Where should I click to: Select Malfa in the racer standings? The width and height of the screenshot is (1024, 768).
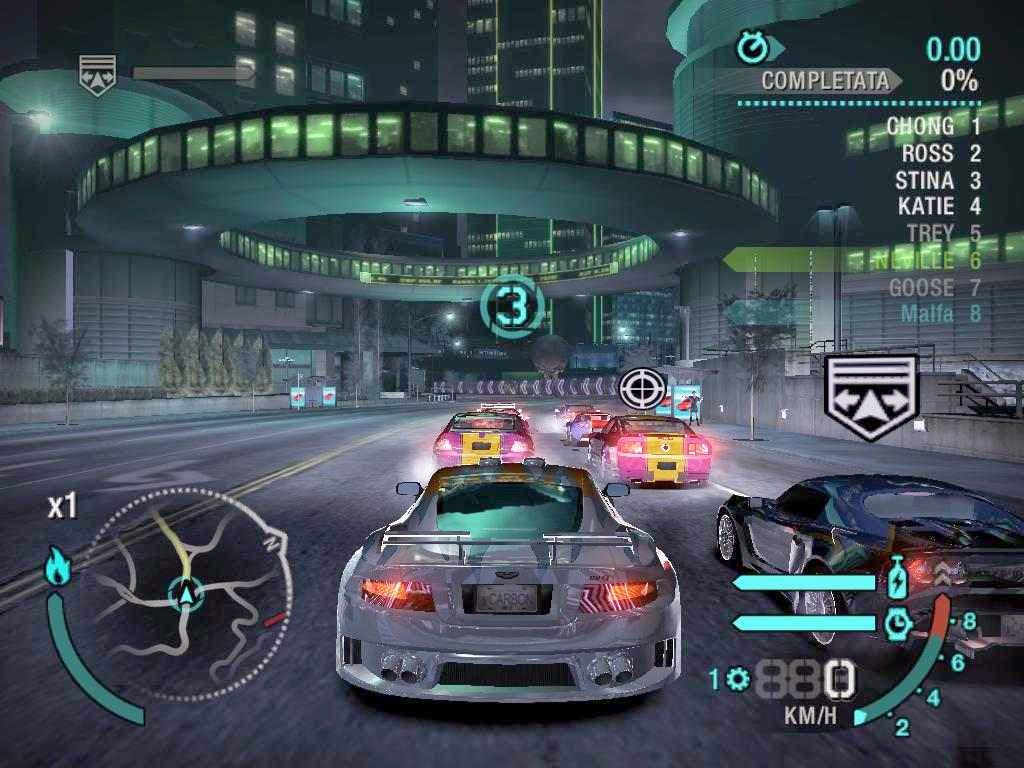click(928, 314)
